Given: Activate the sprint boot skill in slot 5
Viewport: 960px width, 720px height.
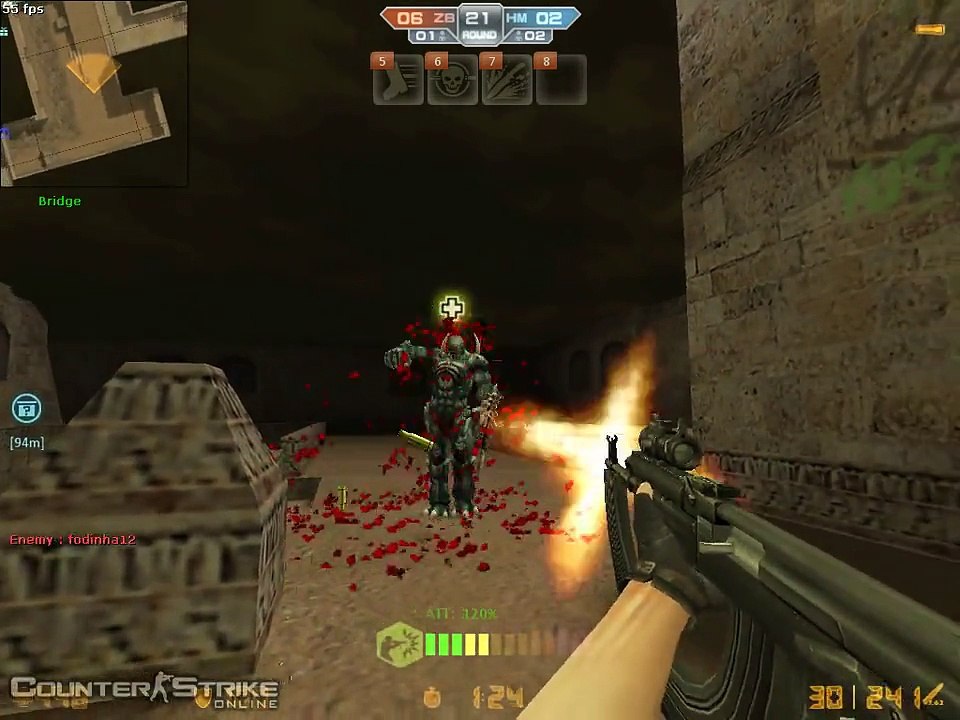Looking at the screenshot, I should coord(397,80).
